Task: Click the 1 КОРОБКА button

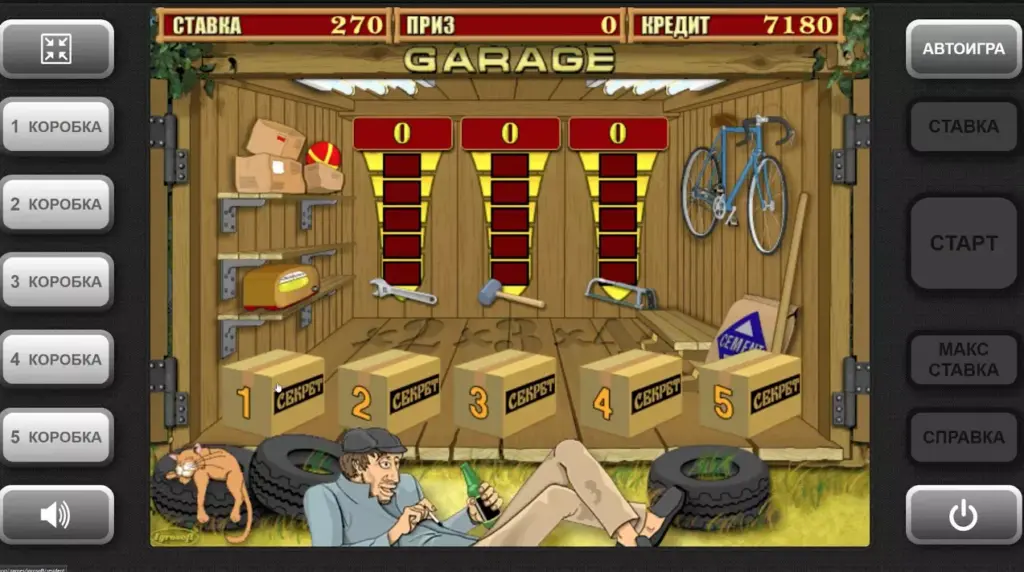Action: pos(57,127)
